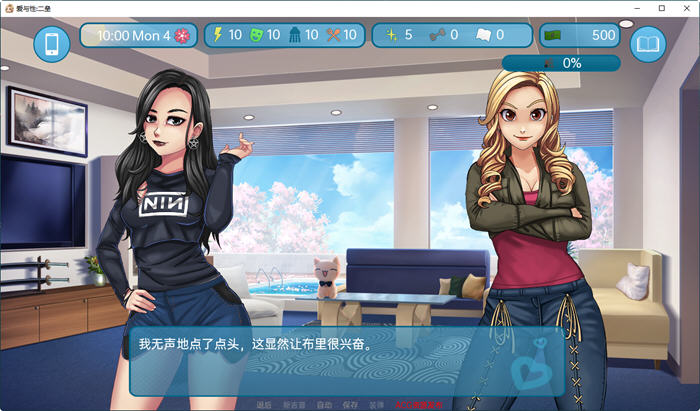This screenshot has width=700, height=411.
Task: Open the smartphone menu icon
Action: [52, 44]
